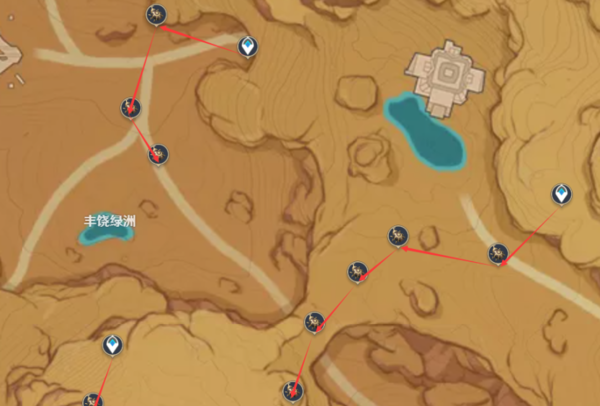Select the teleport waypoint nearest the ruins lake
This screenshot has width=600, height=406.
[x=247, y=46]
